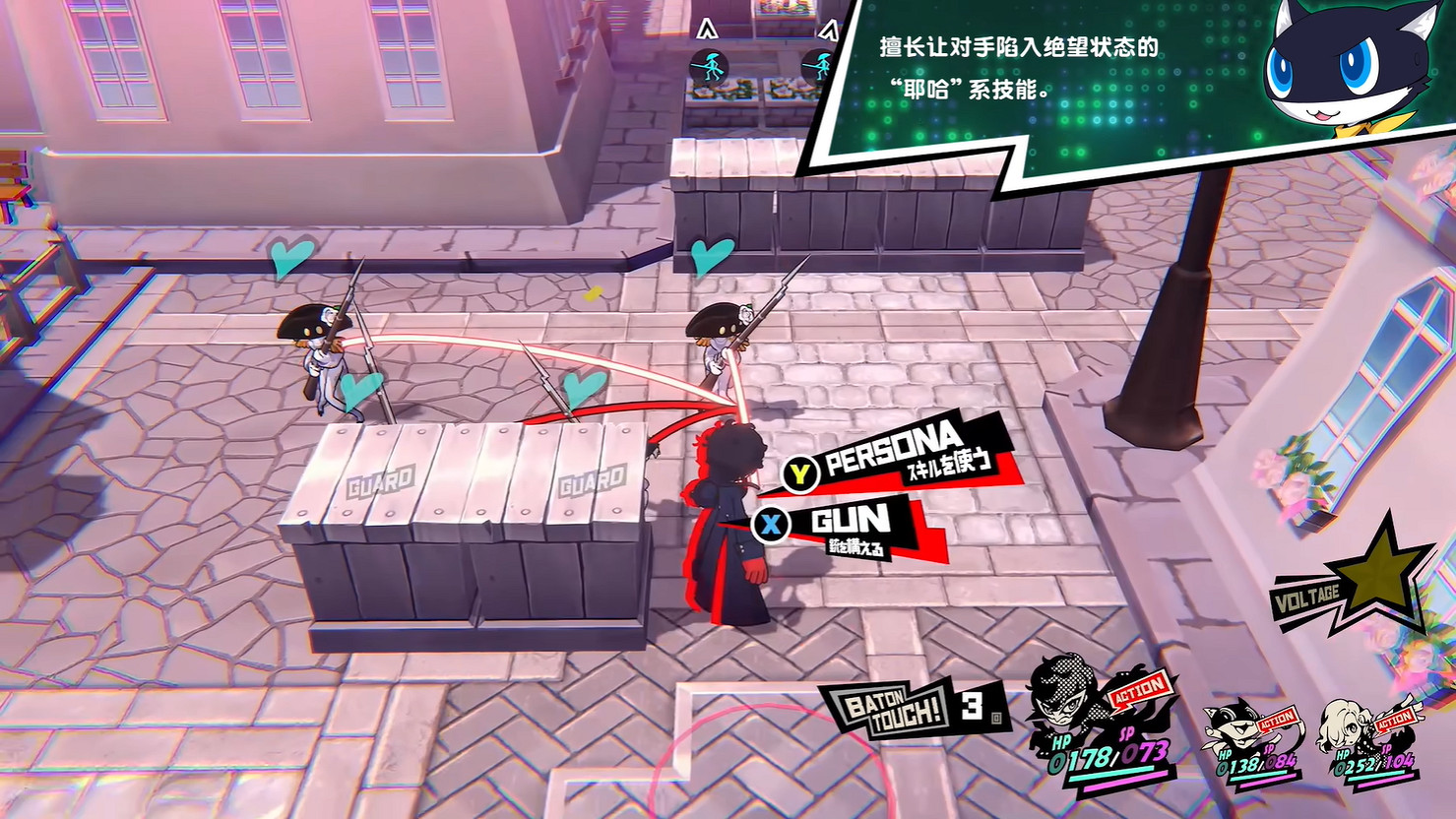
Task: Click the GUARD label on the left barricade
Action: [x=382, y=482]
